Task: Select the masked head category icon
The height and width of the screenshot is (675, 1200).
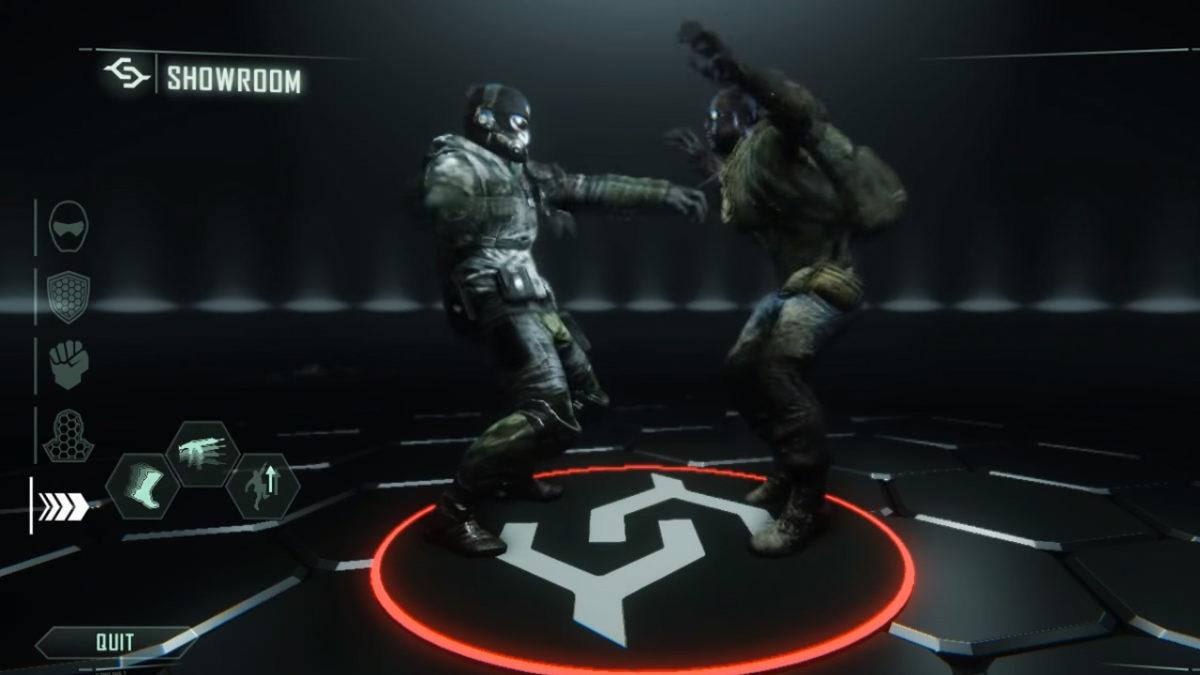Action: [69, 227]
